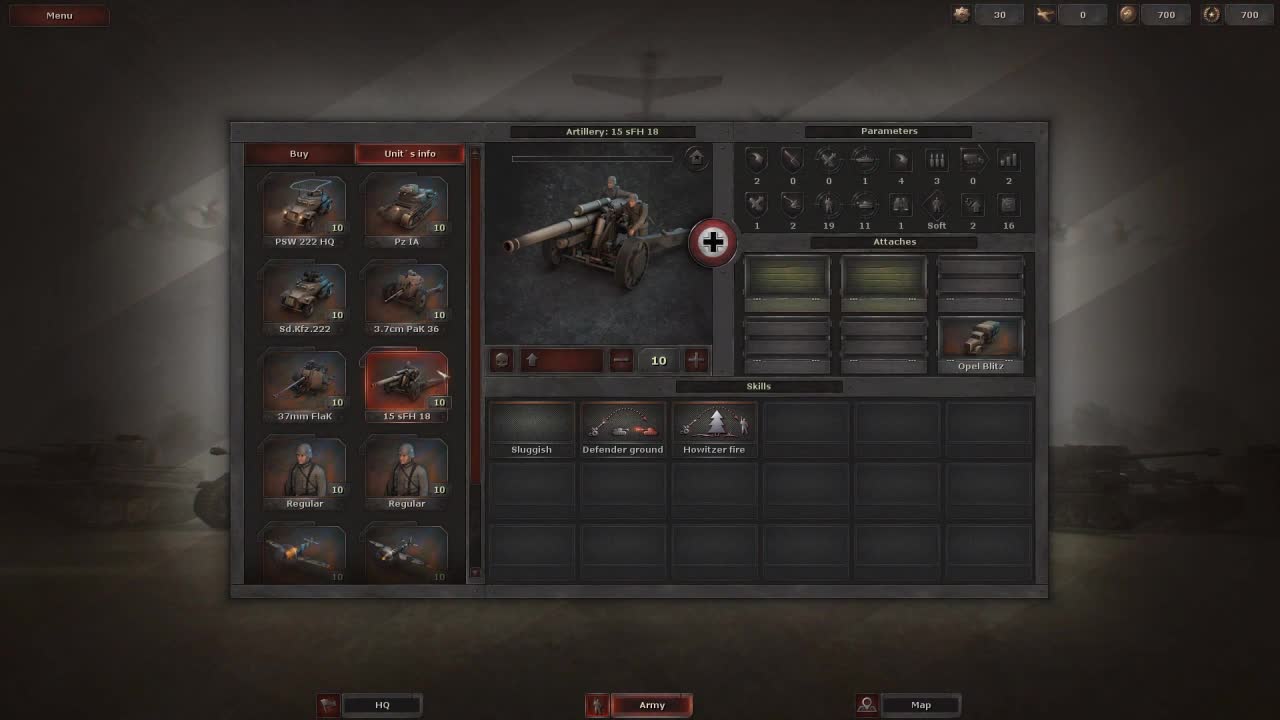The image size is (1280, 720).
Task: Toggle the skull marker below the unit portrait
Action: (x=499, y=360)
